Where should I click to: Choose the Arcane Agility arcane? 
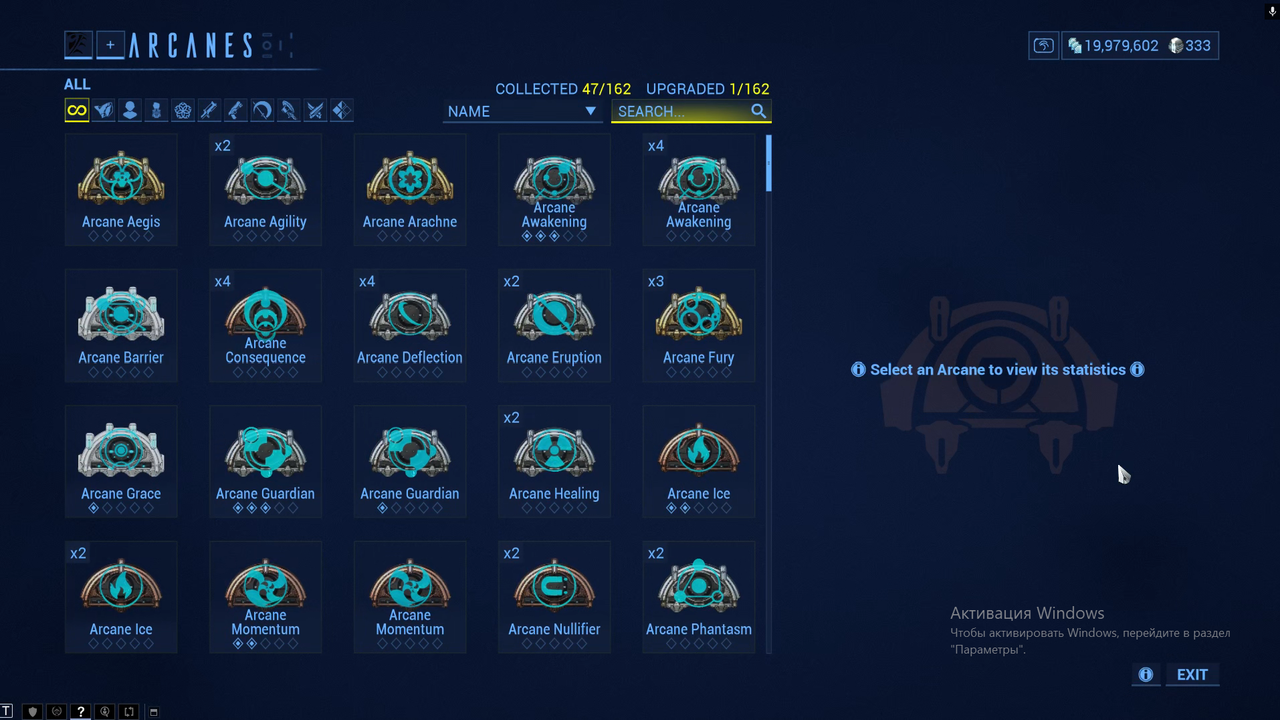(265, 189)
